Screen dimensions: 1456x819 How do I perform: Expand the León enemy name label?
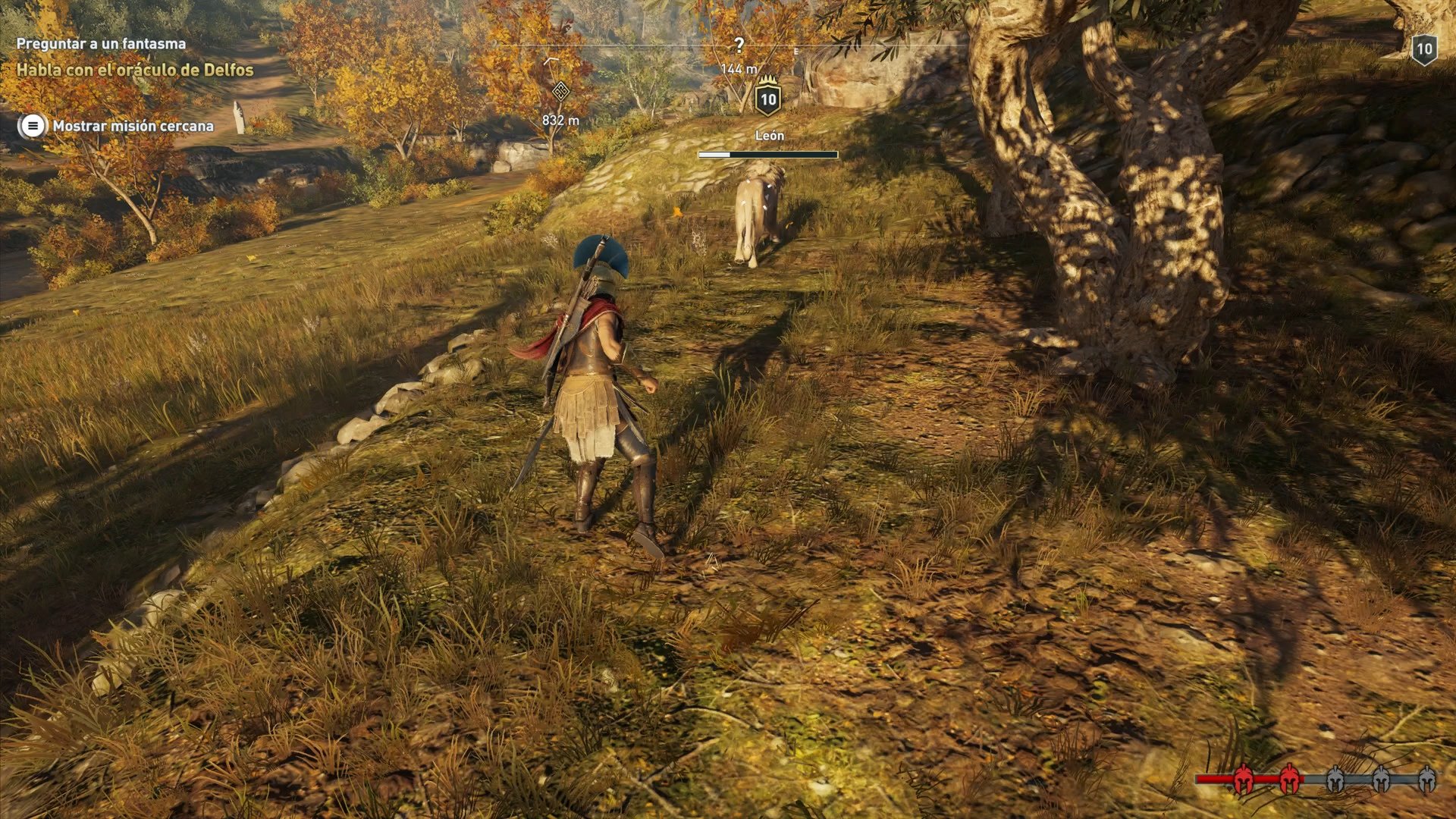(770, 135)
